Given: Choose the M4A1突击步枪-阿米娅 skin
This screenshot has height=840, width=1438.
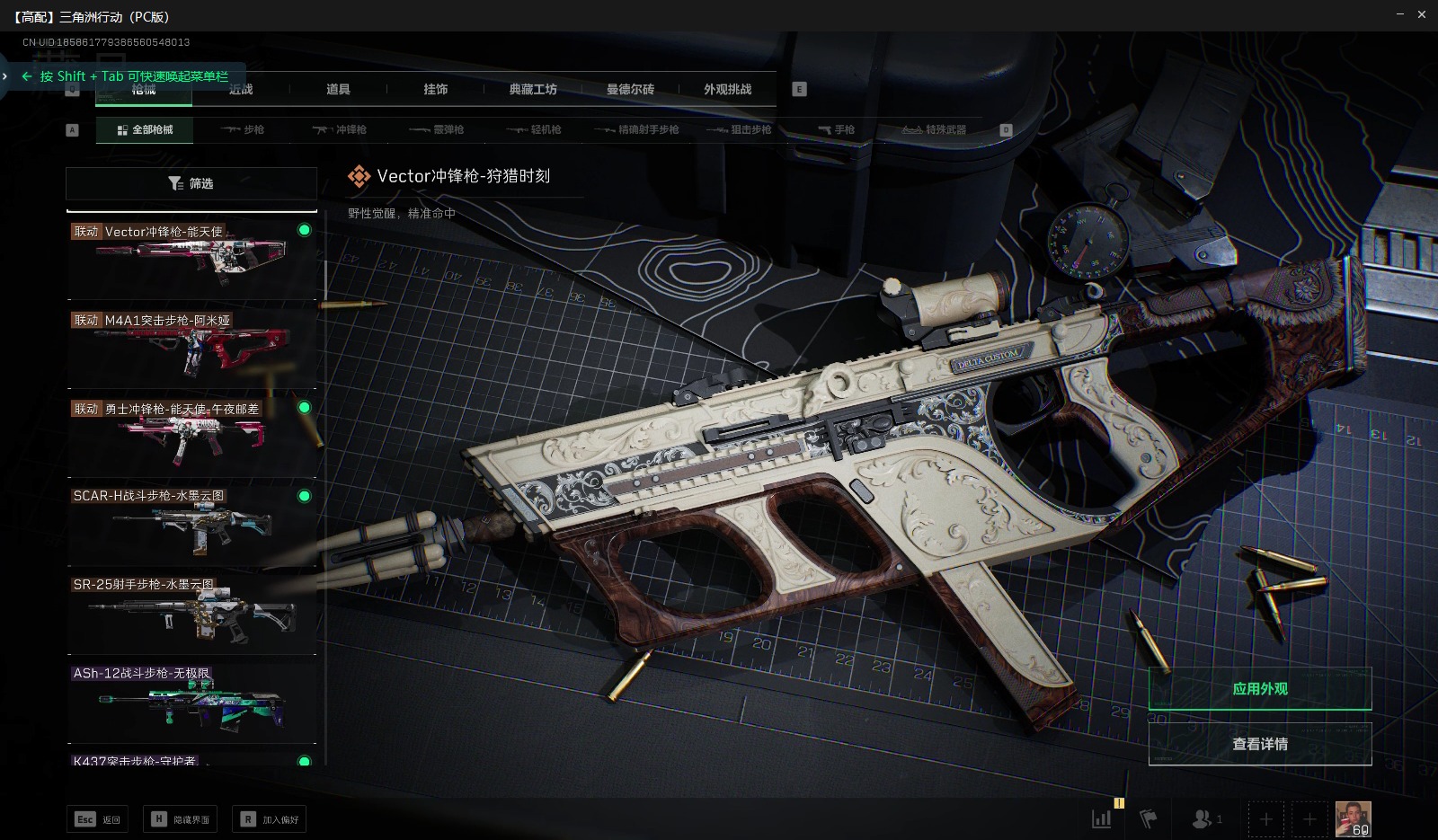Looking at the screenshot, I should tap(191, 347).
